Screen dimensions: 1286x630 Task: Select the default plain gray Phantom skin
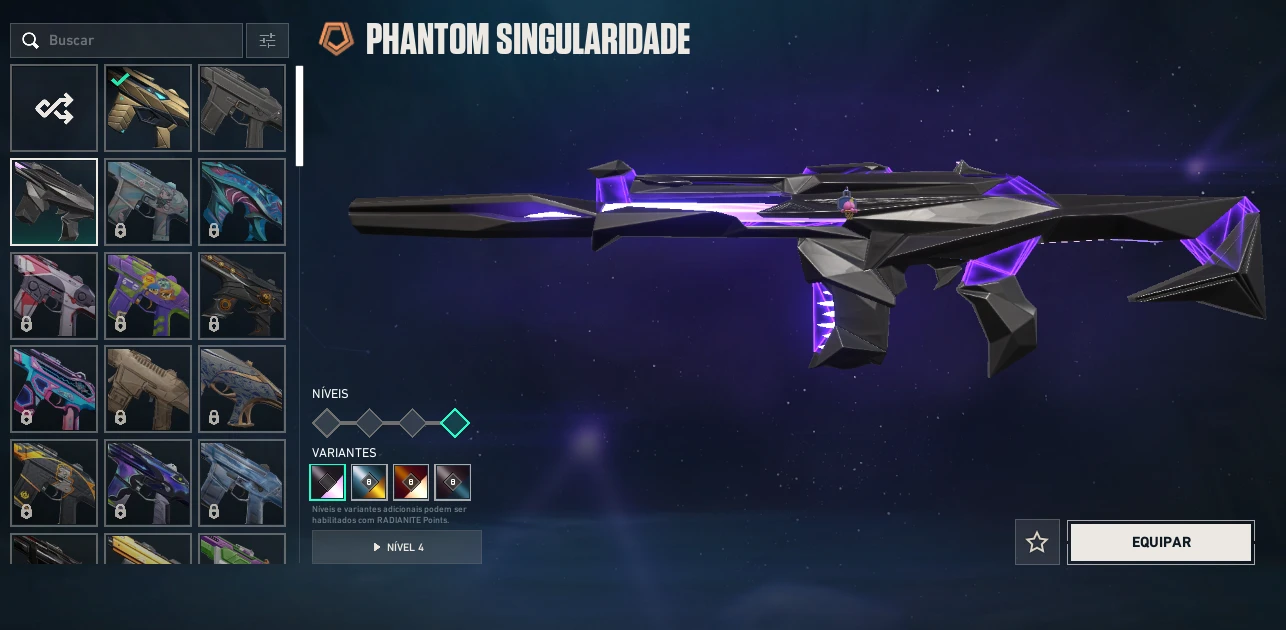242,108
